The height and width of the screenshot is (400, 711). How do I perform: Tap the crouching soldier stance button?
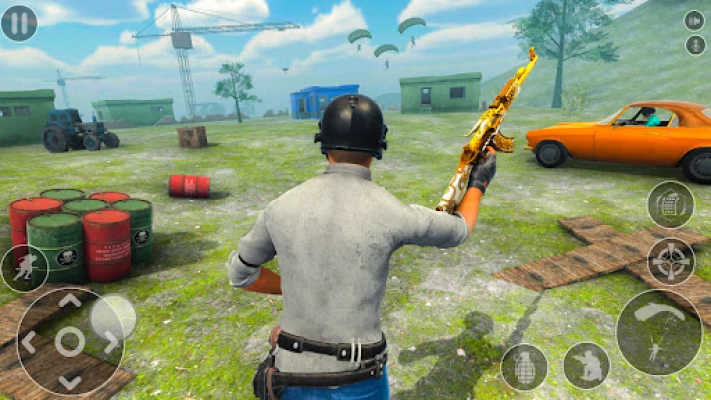586,365
